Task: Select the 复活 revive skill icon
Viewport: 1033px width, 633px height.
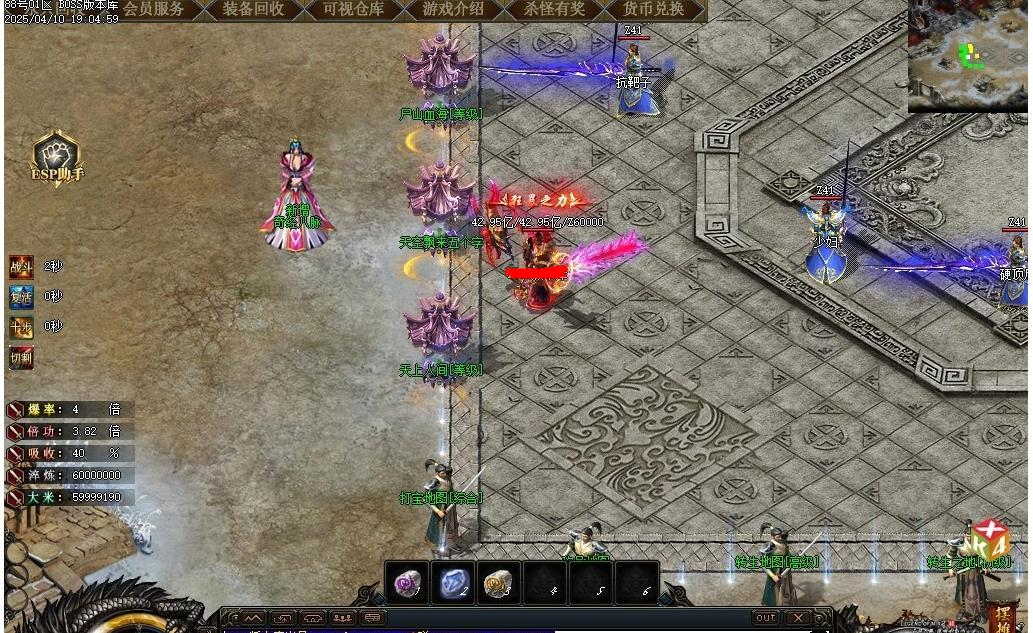Action: point(21,296)
